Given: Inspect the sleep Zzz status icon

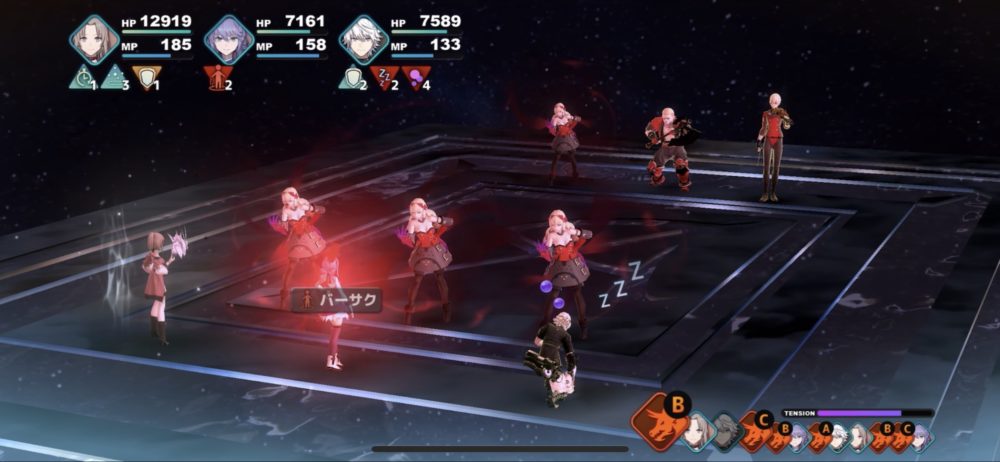Looking at the screenshot, I should click(x=384, y=78).
